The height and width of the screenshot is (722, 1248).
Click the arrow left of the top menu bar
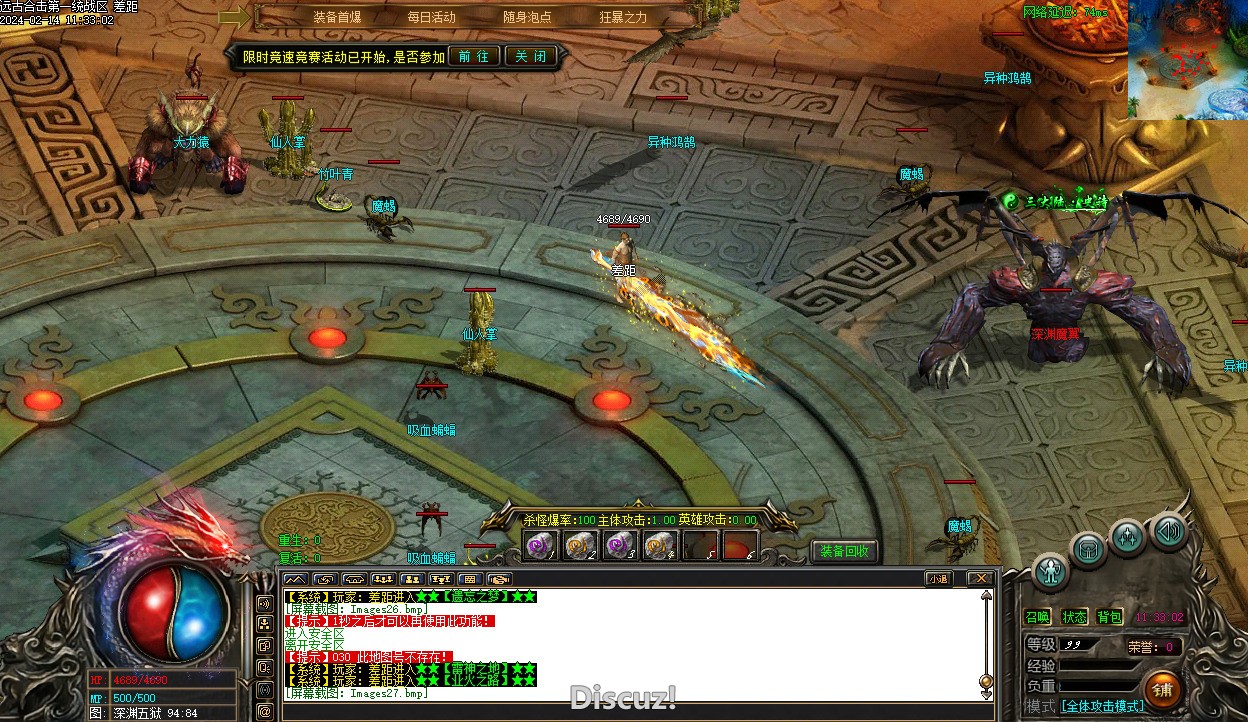click(234, 17)
